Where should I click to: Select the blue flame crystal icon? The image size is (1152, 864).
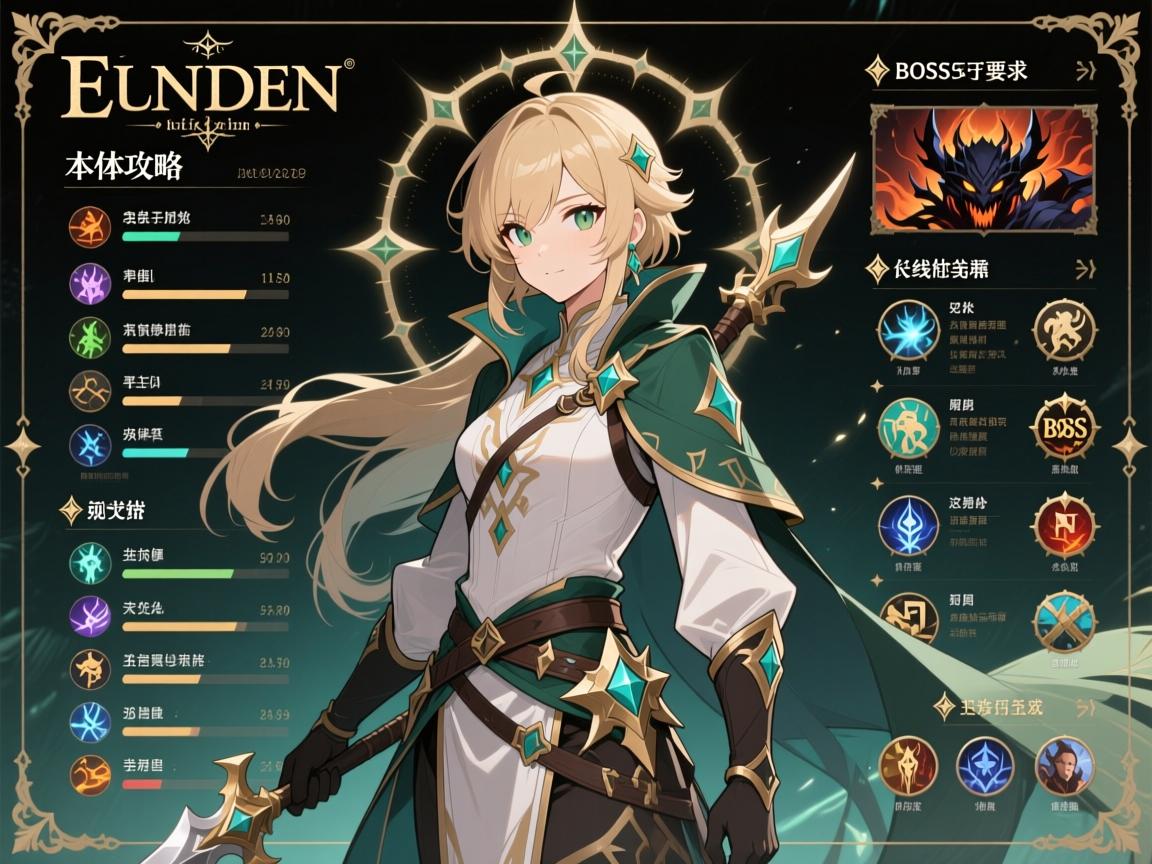pyautogui.click(x=909, y=525)
